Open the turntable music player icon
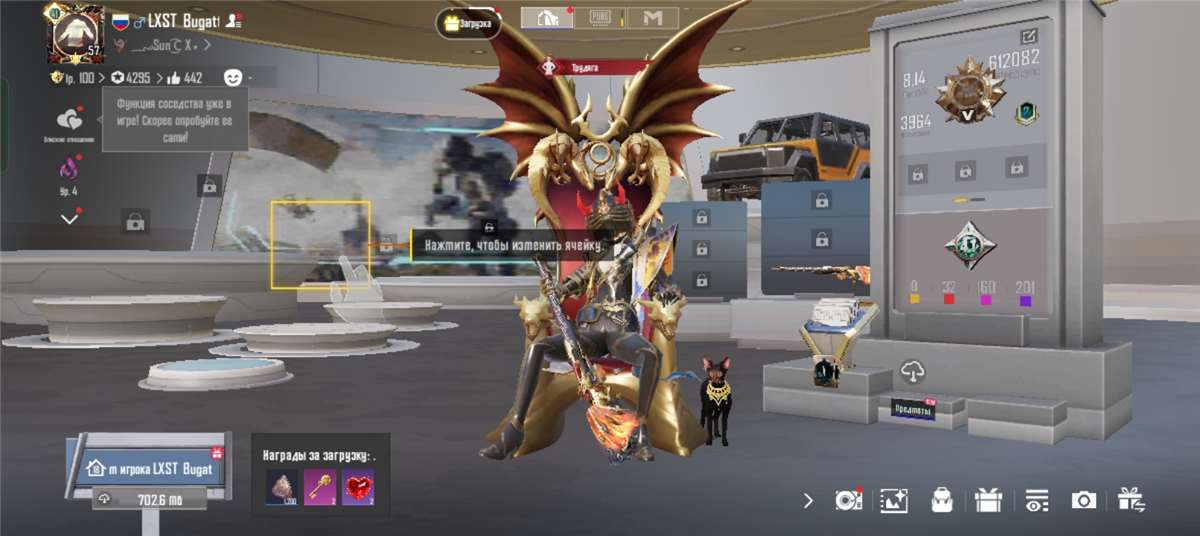The height and width of the screenshot is (536, 1200). (848, 500)
